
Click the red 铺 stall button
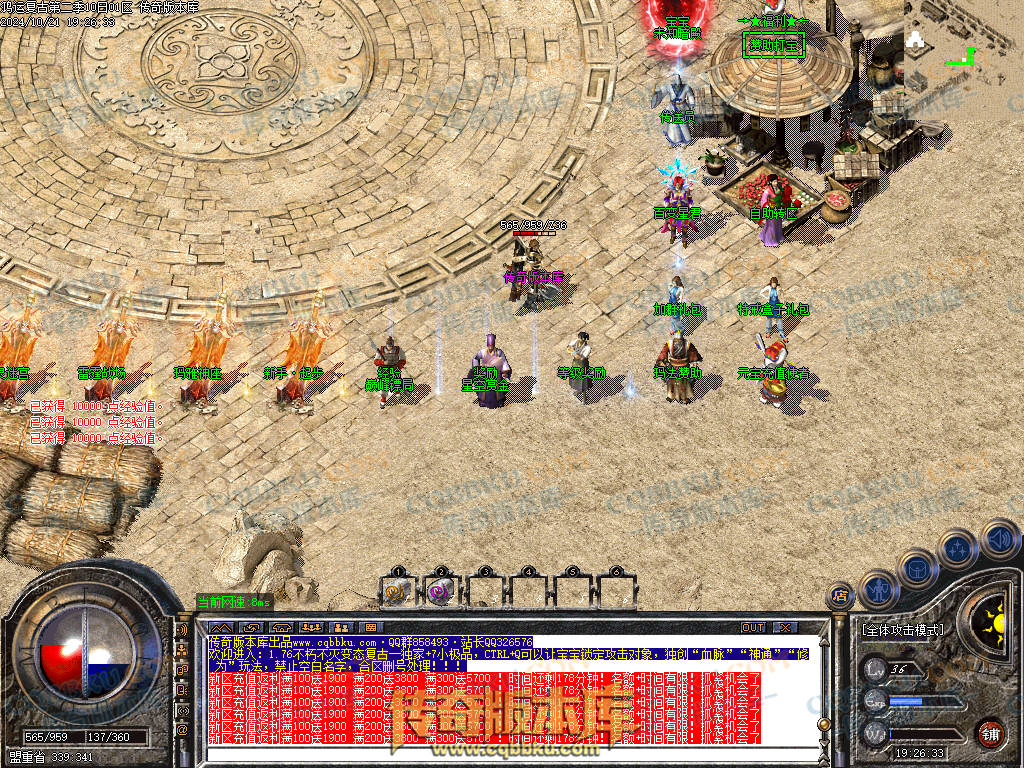pyautogui.click(x=991, y=733)
